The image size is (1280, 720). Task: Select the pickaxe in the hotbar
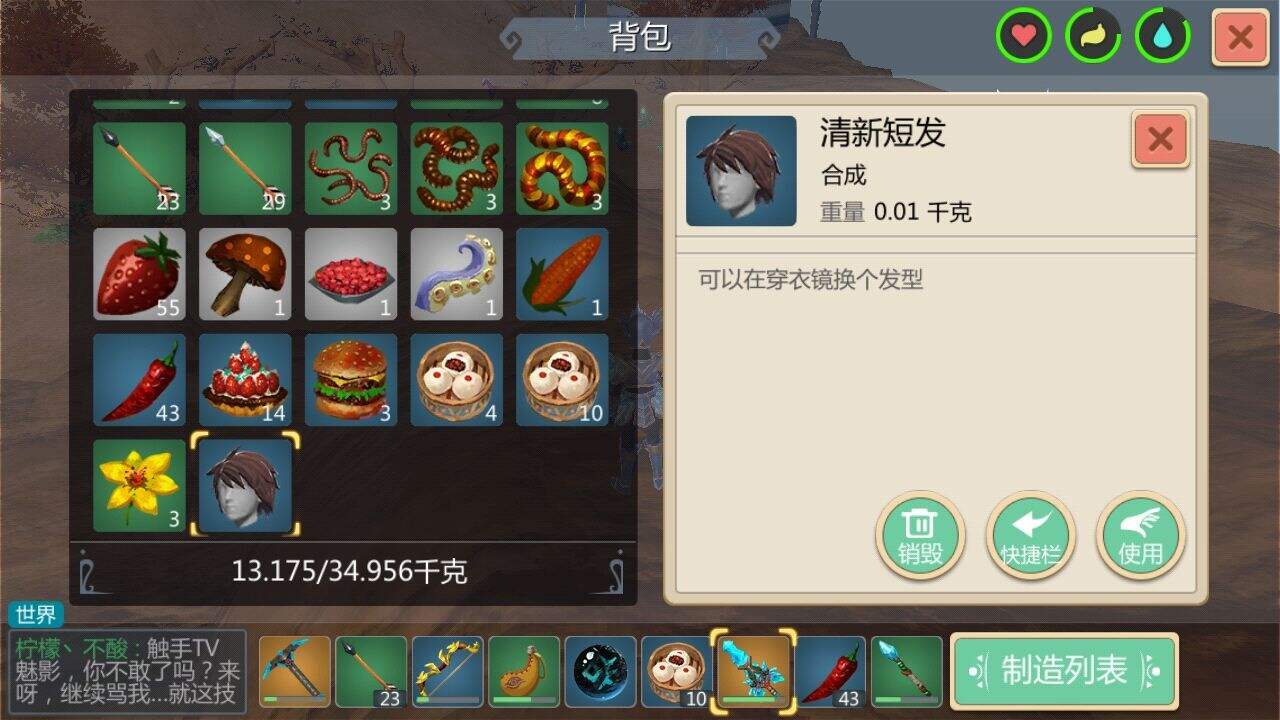292,671
